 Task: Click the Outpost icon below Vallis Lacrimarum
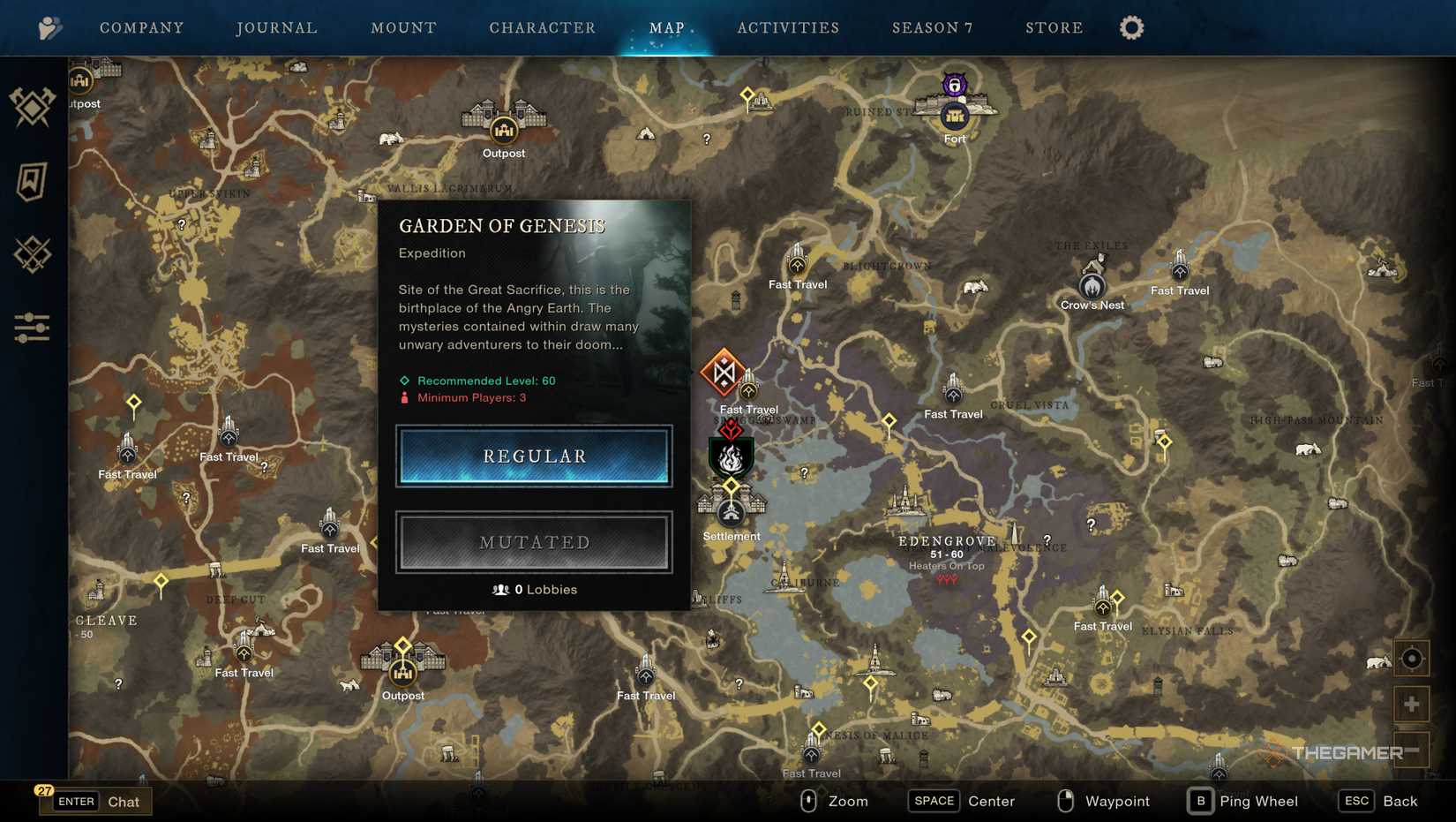pyautogui.click(x=503, y=130)
